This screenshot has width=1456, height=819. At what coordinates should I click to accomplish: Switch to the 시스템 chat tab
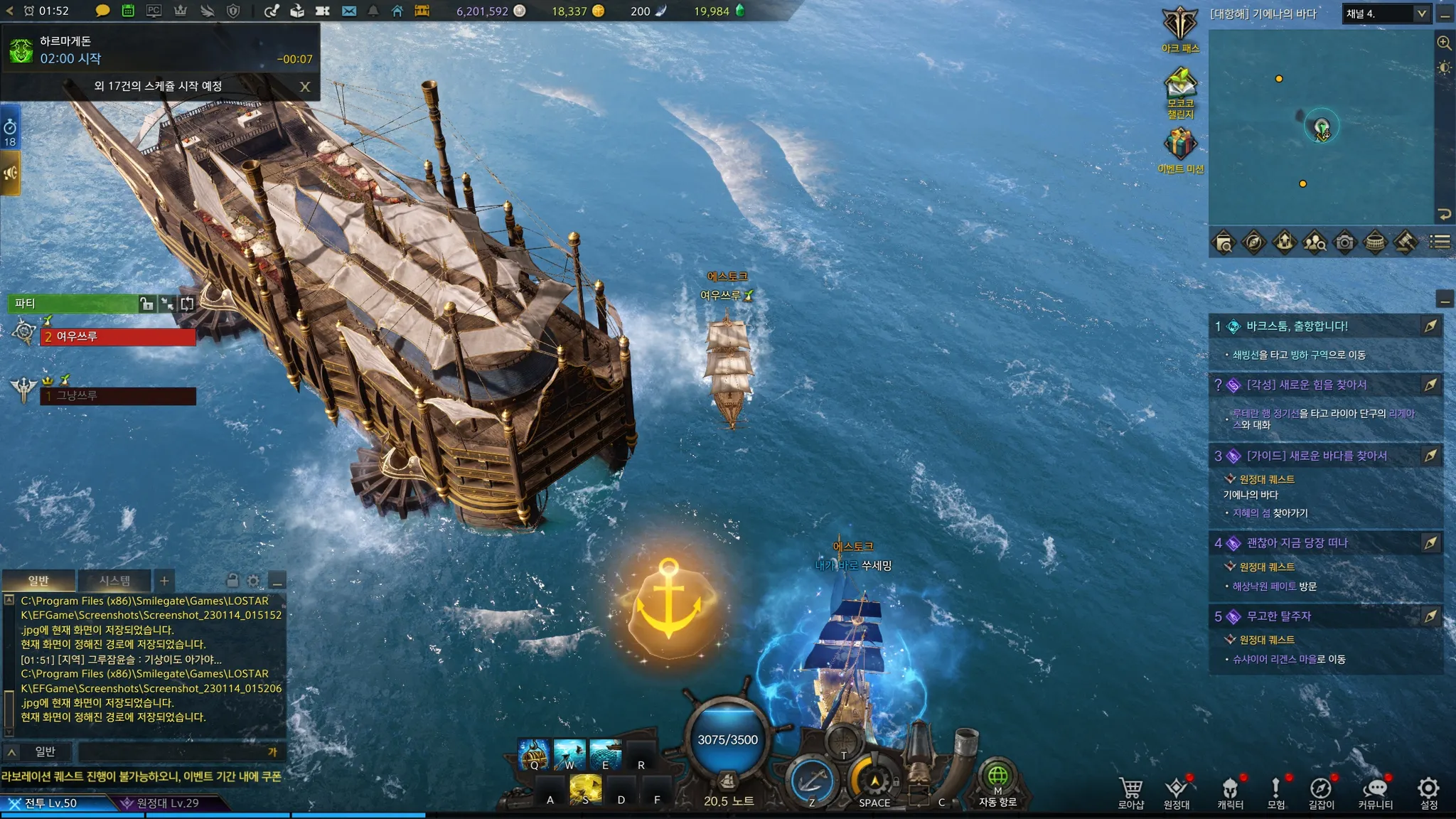point(114,581)
